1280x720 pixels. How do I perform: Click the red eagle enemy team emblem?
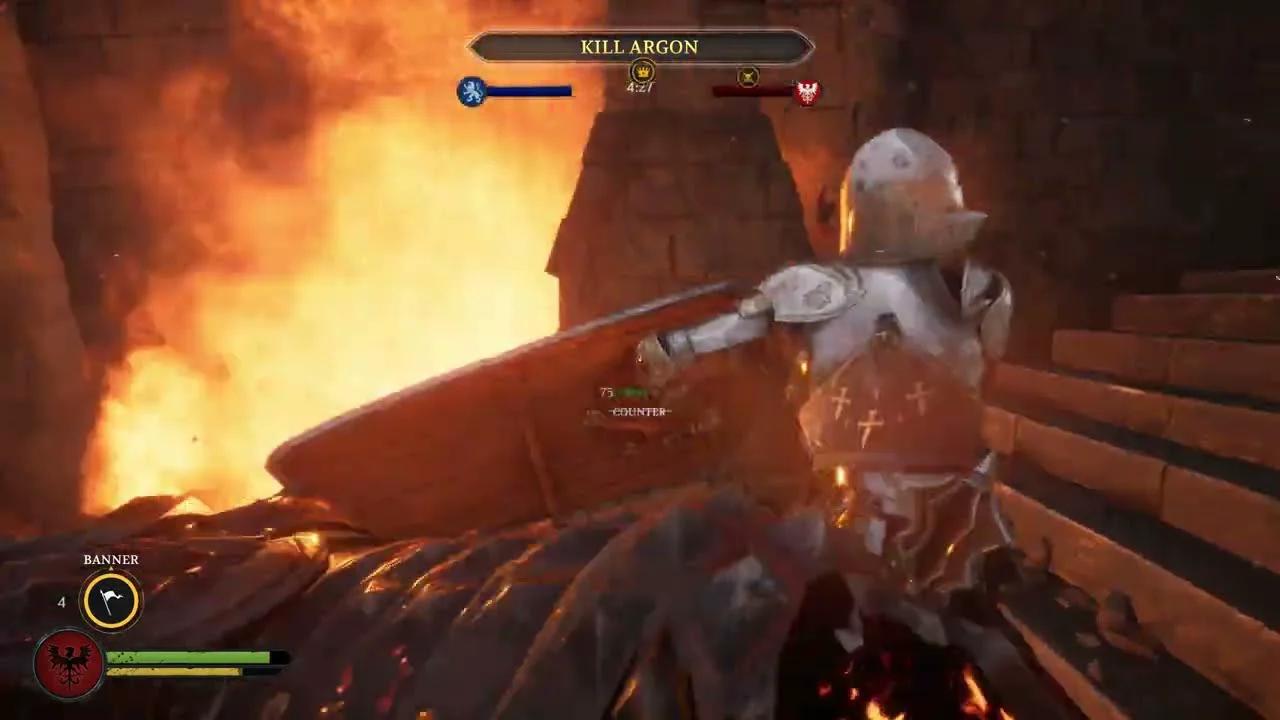807,91
